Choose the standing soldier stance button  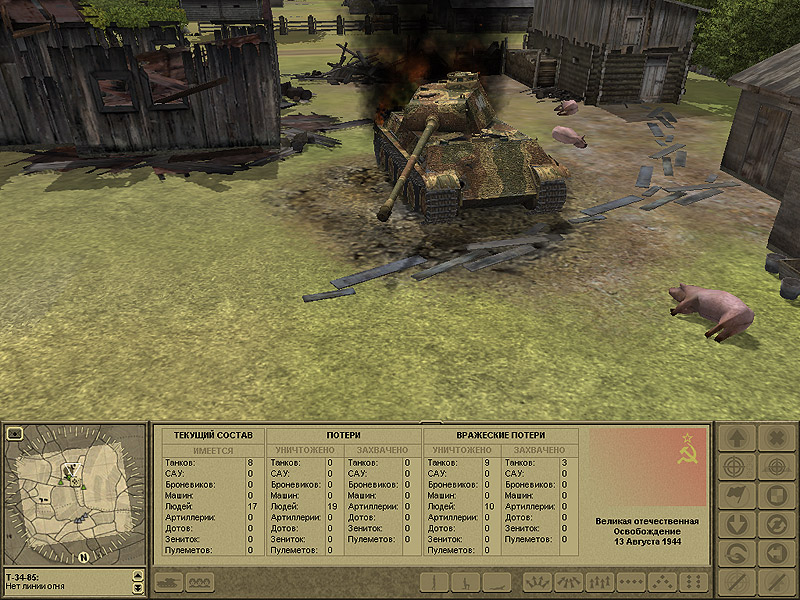click(x=433, y=582)
